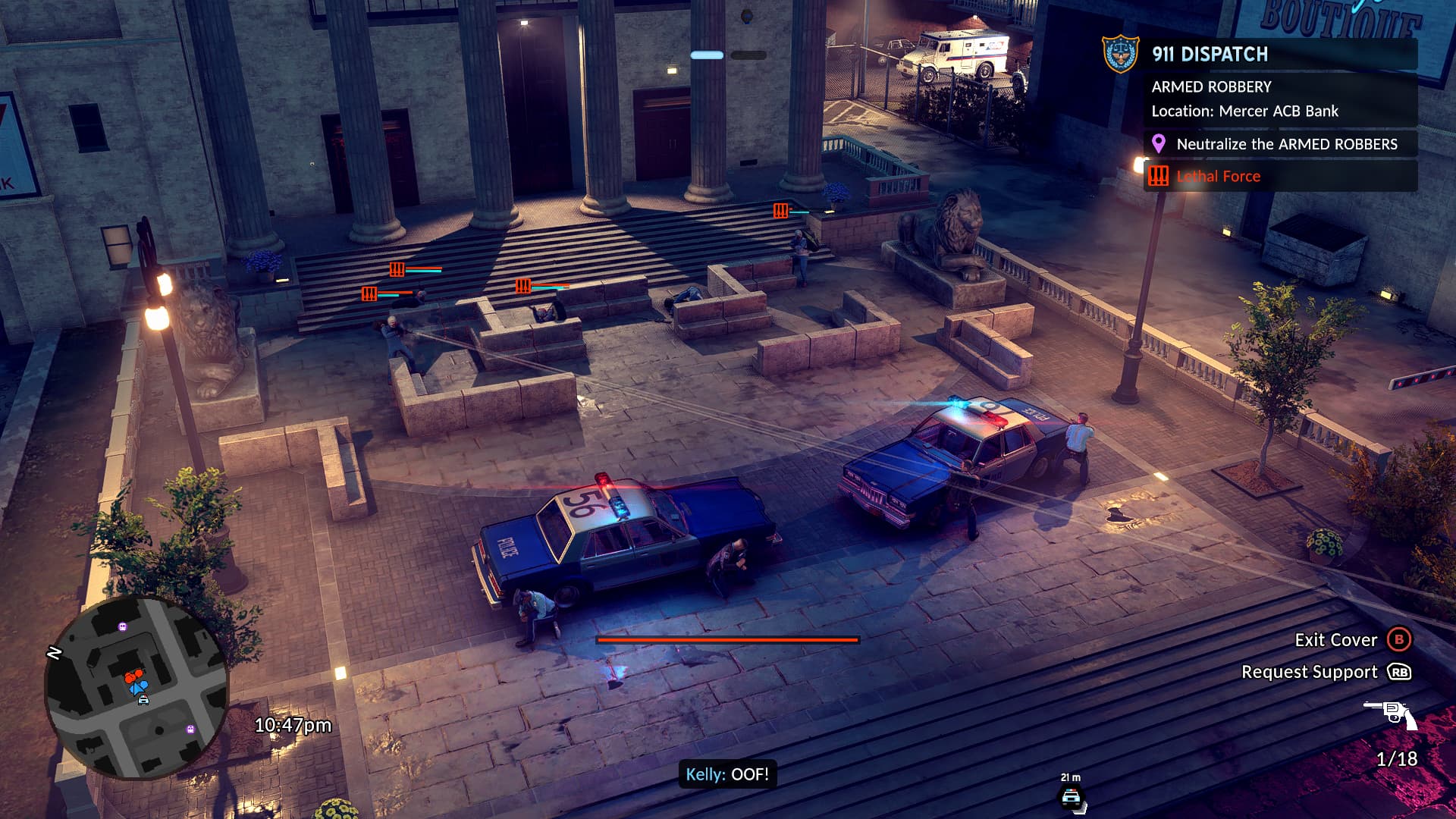Click the Lethal Force status entry
Screen dimensions: 1456x819
point(1218,177)
